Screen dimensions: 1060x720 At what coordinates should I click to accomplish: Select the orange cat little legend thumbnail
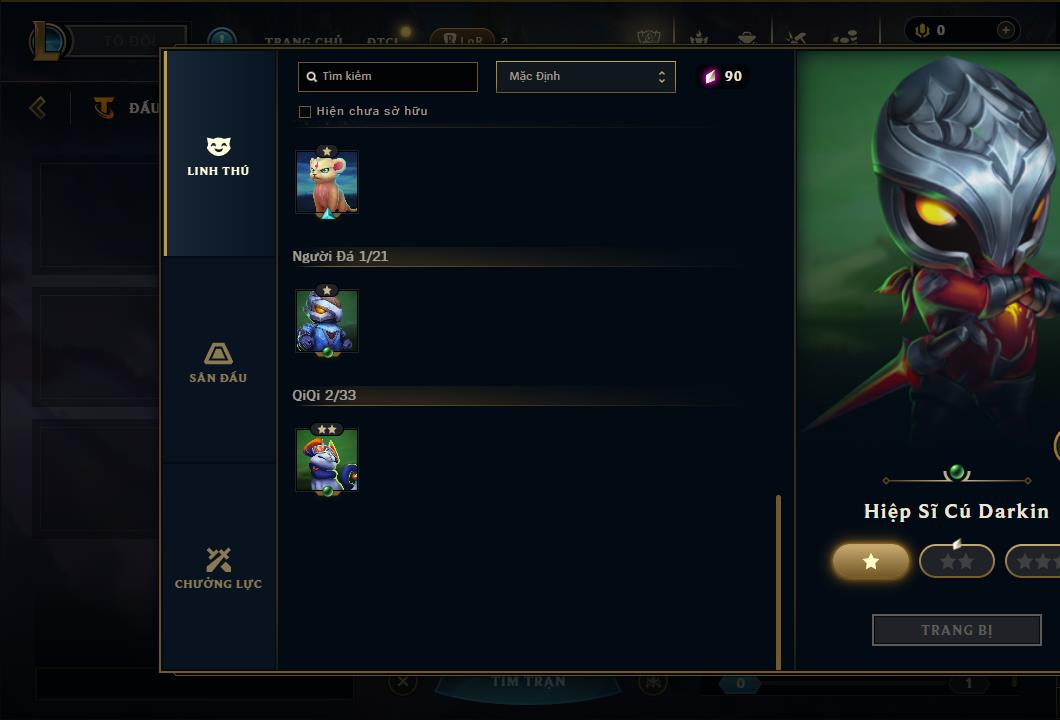(x=327, y=183)
